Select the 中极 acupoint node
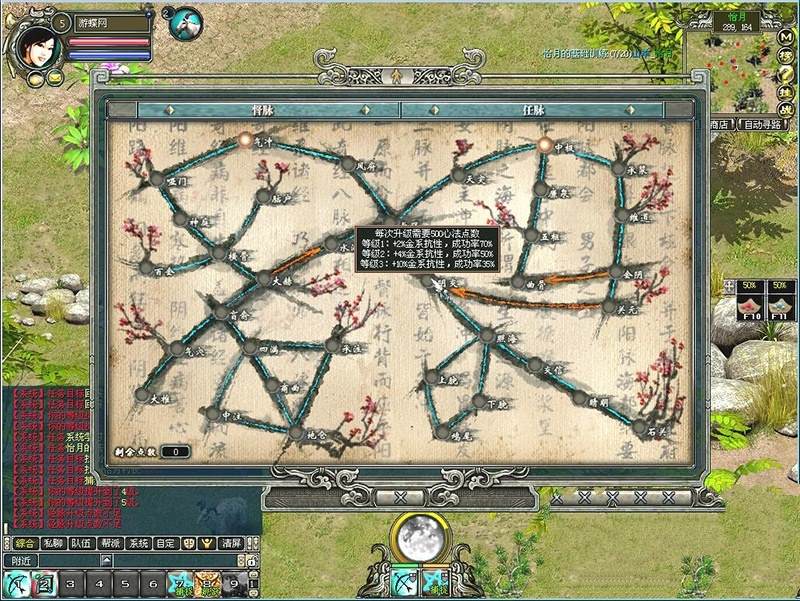Screen dimensions: 800x601 tap(545, 145)
